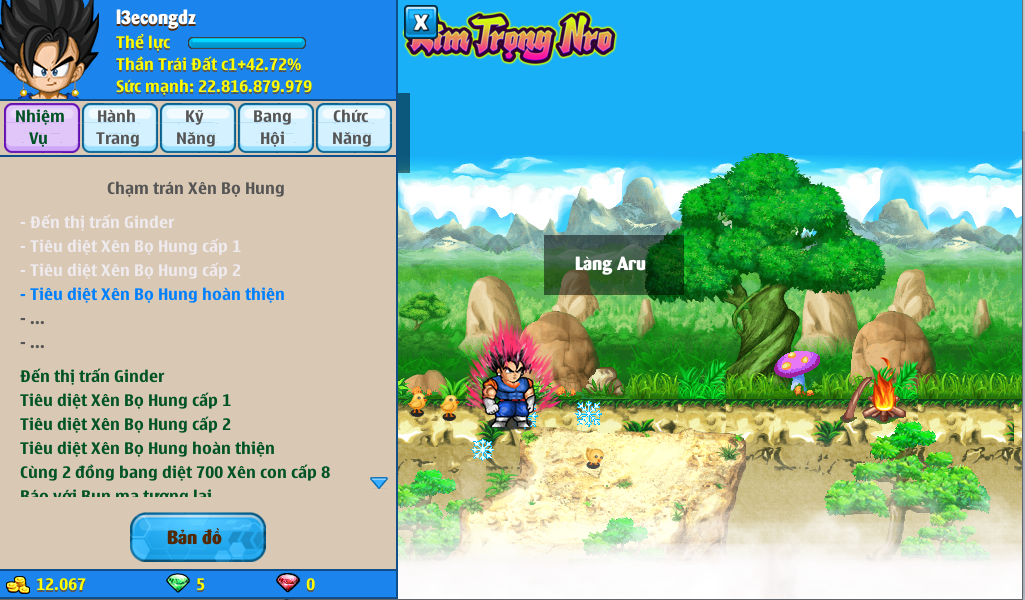Select the Kỹ Năng tab
The height and width of the screenshot is (600, 1025).
(196, 127)
